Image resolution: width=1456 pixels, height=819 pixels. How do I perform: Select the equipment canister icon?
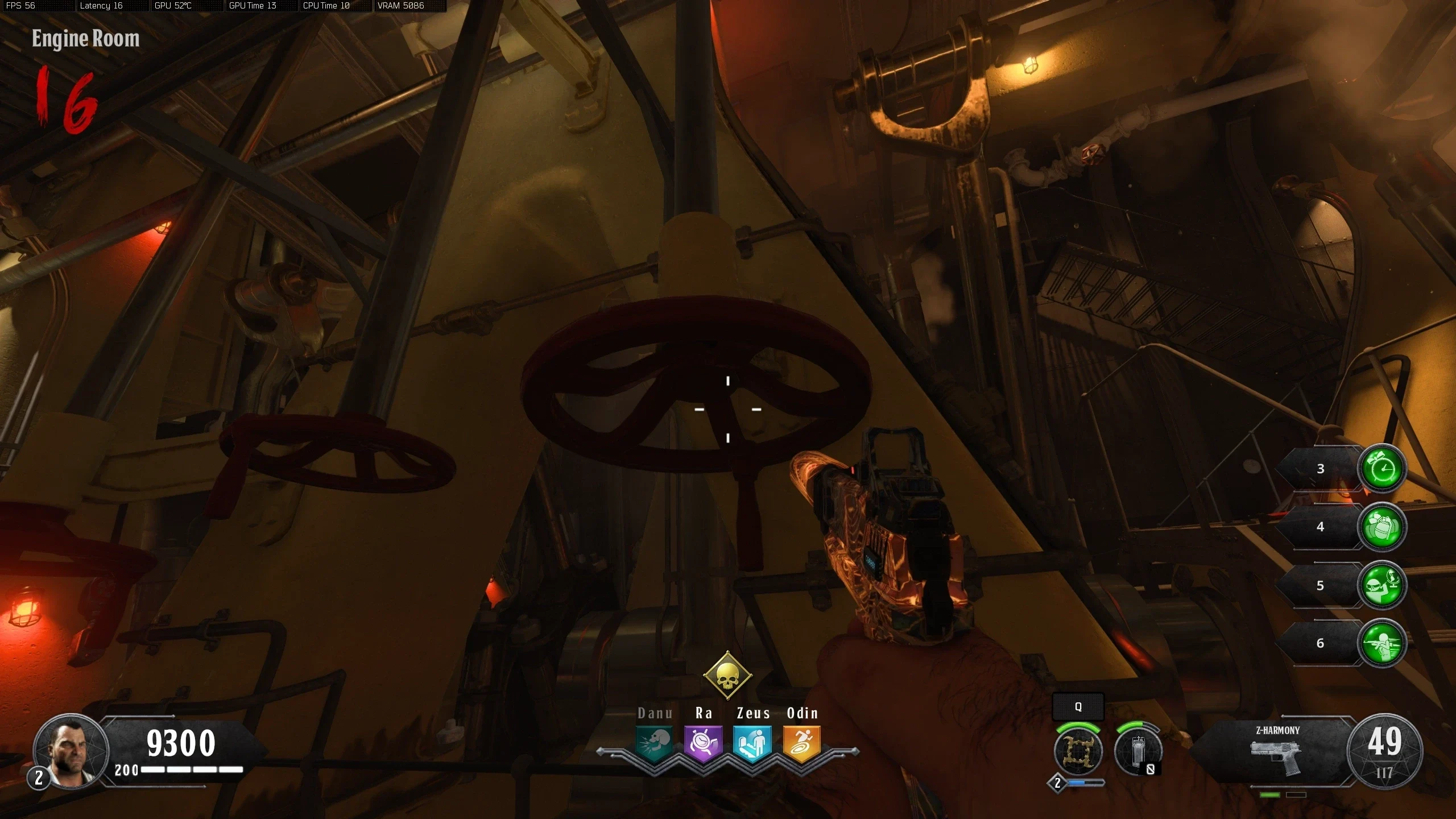pos(1137,752)
